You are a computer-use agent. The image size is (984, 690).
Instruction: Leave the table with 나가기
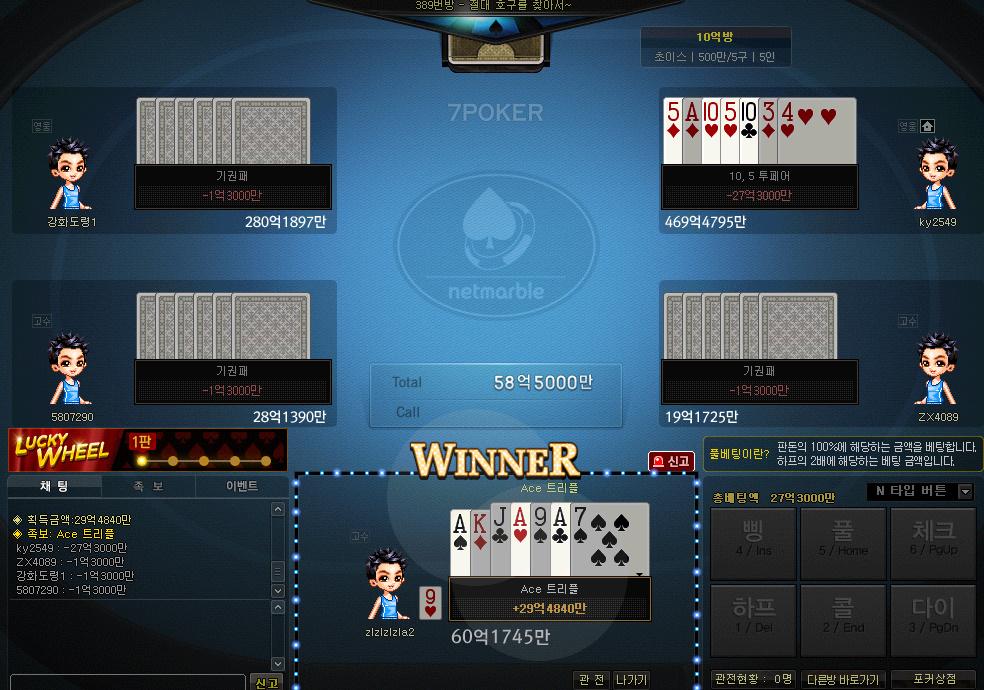(631, 680)
